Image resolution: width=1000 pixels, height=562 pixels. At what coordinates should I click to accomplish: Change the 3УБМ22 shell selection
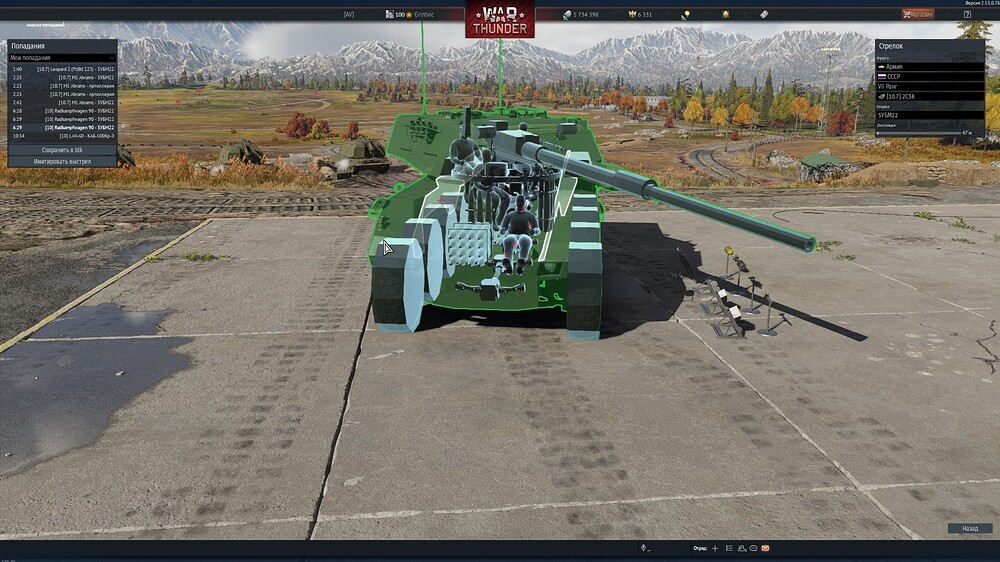click(930, 115)
